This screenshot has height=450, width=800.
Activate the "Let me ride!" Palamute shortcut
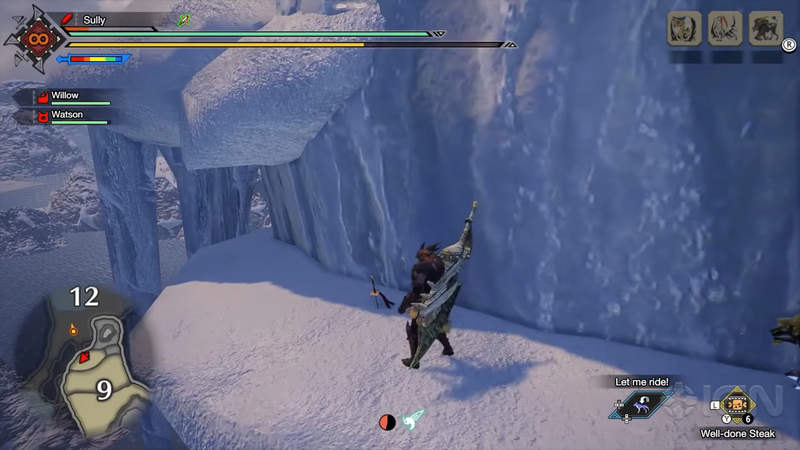[x=641, y=403]
